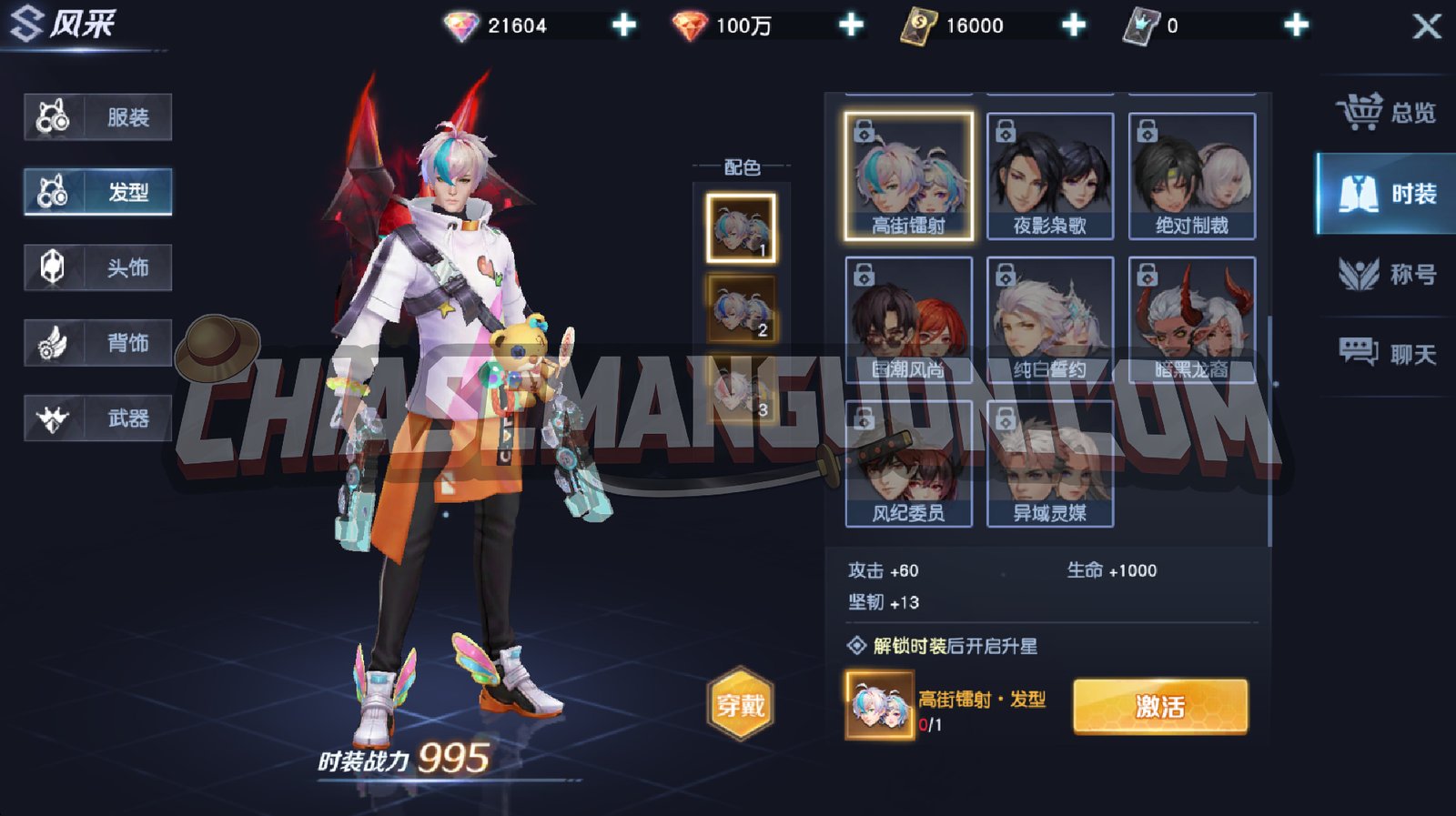Open the 头饰 headwear category

tap(98, 267)
